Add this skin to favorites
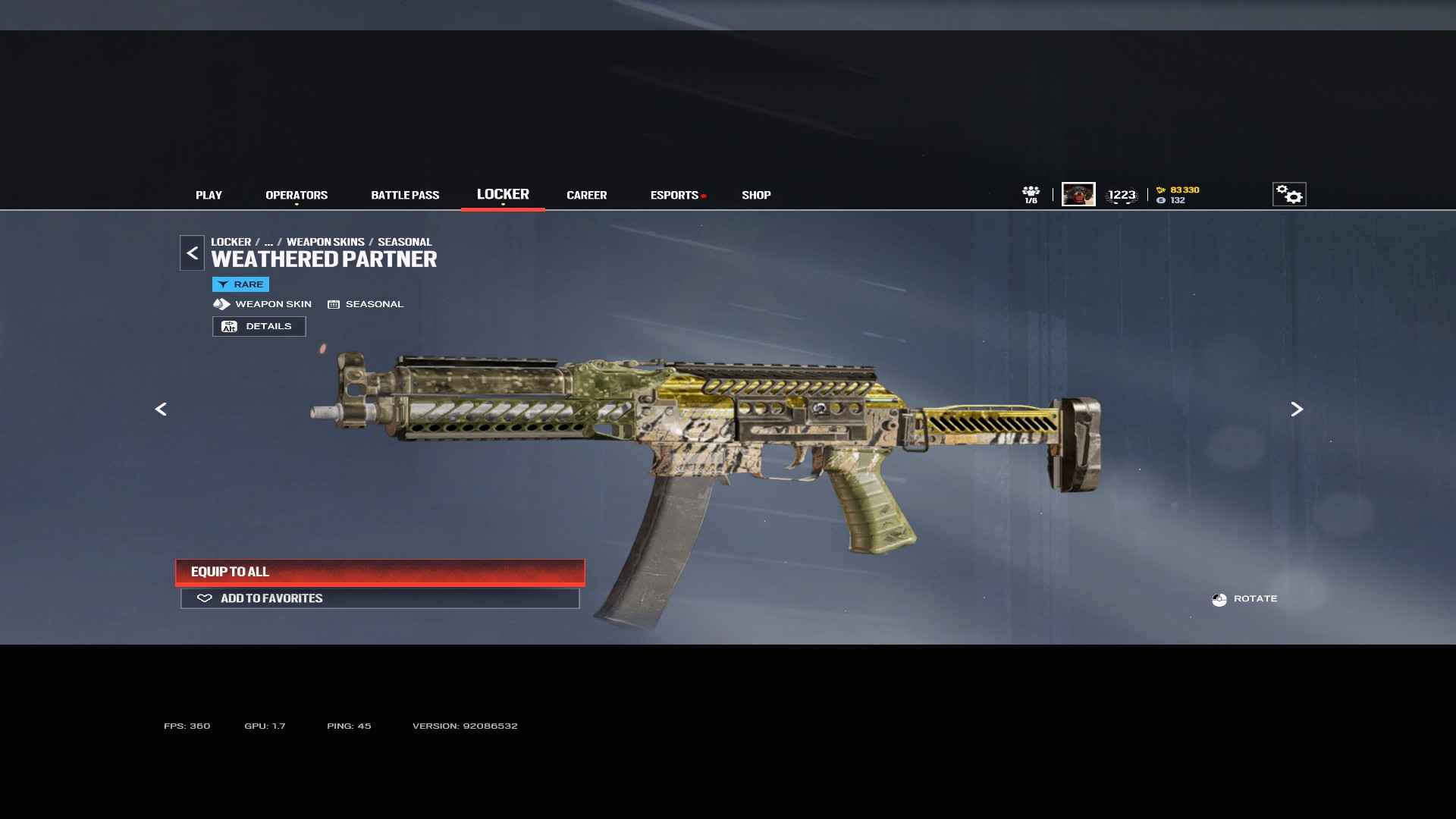Viewport: 1456px width, 819px height. (380, 599)
